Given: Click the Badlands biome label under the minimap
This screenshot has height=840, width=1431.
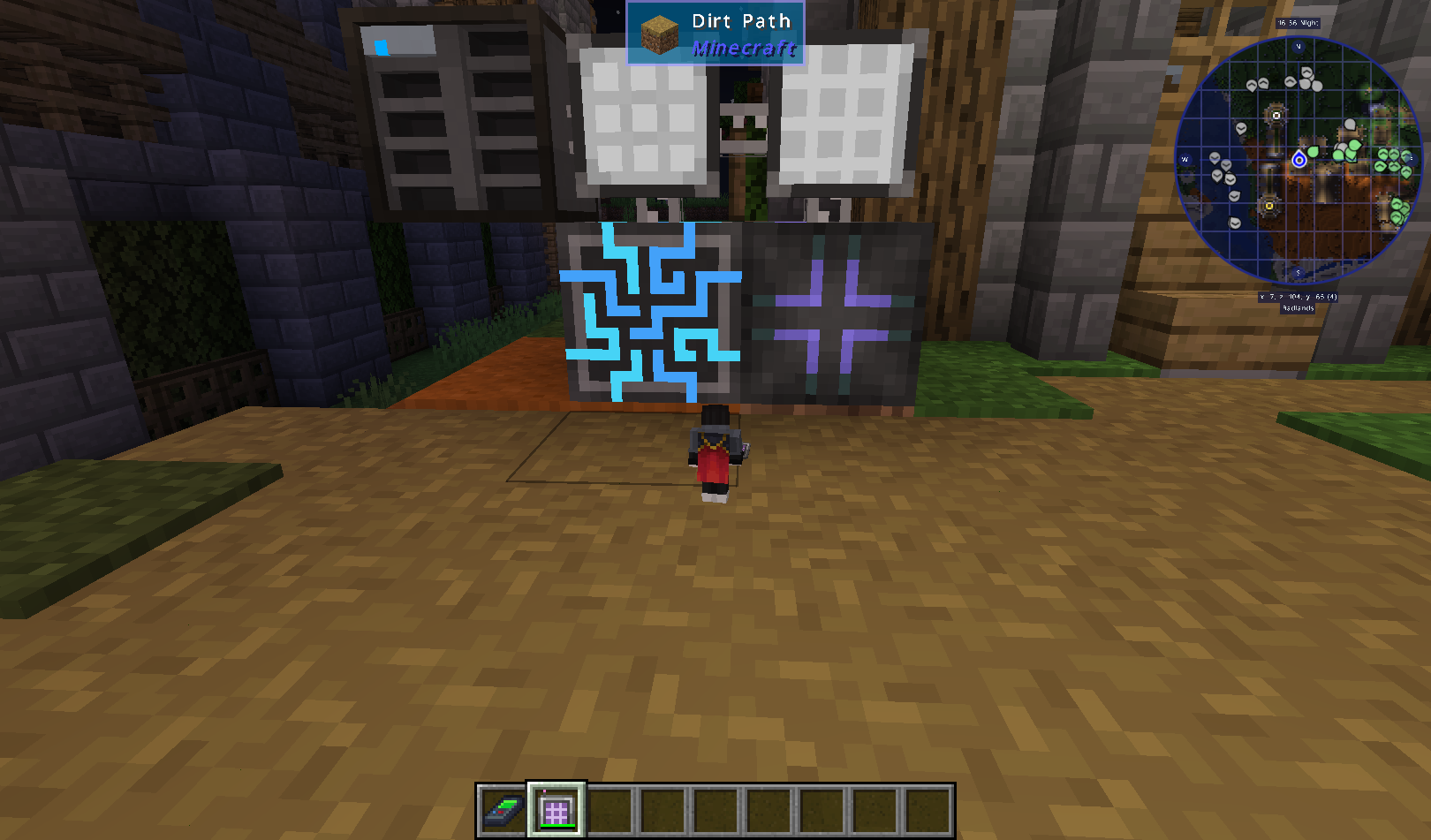Looking at the screenshot, I should tap(1298, 307).
